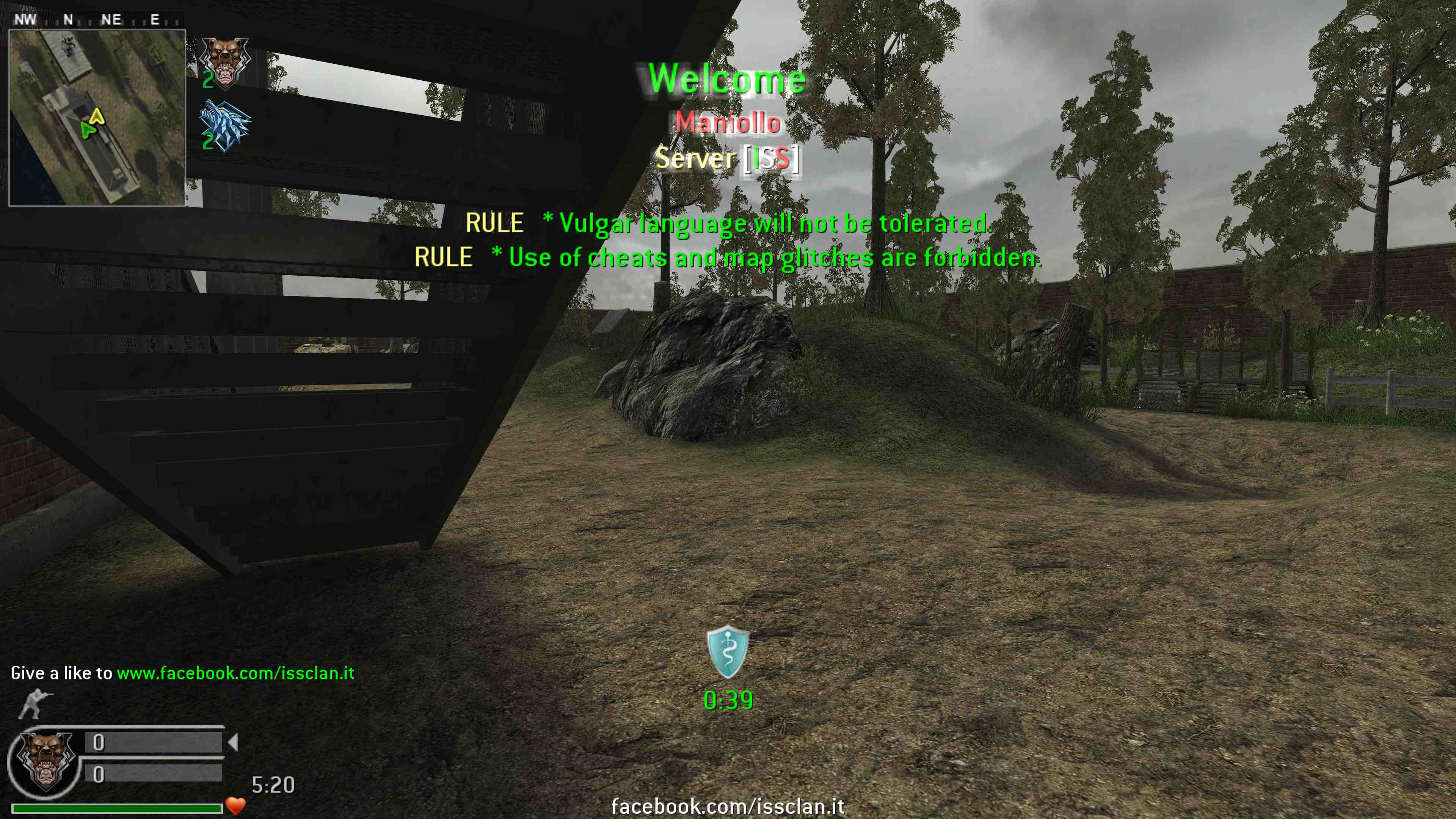The width and height of the screenshot is (1456, 819).
Task: Select the bear team emblem near the minimap
Action: tap(225, 63)
